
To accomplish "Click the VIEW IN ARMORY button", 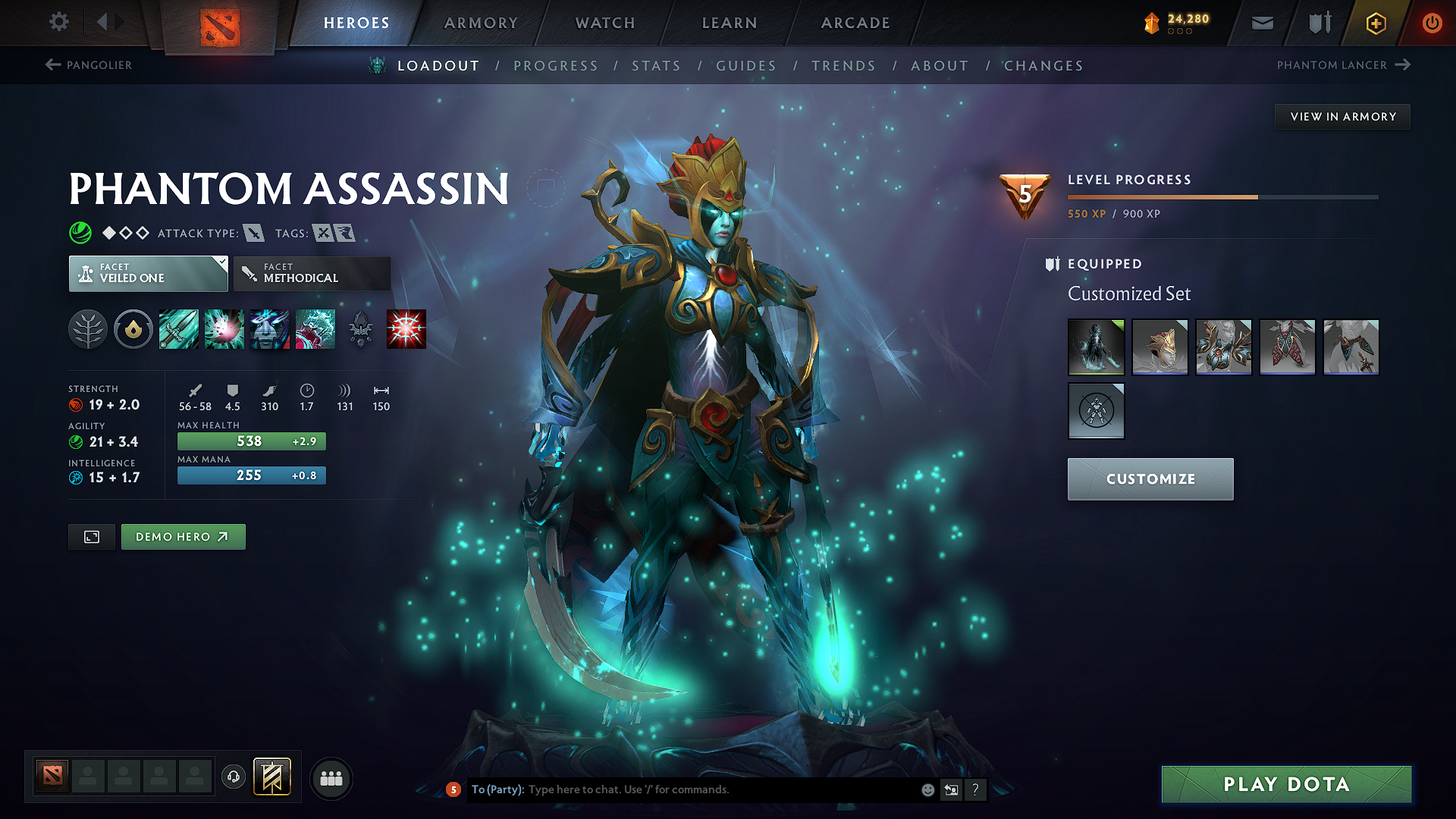I will [1342, 116].
